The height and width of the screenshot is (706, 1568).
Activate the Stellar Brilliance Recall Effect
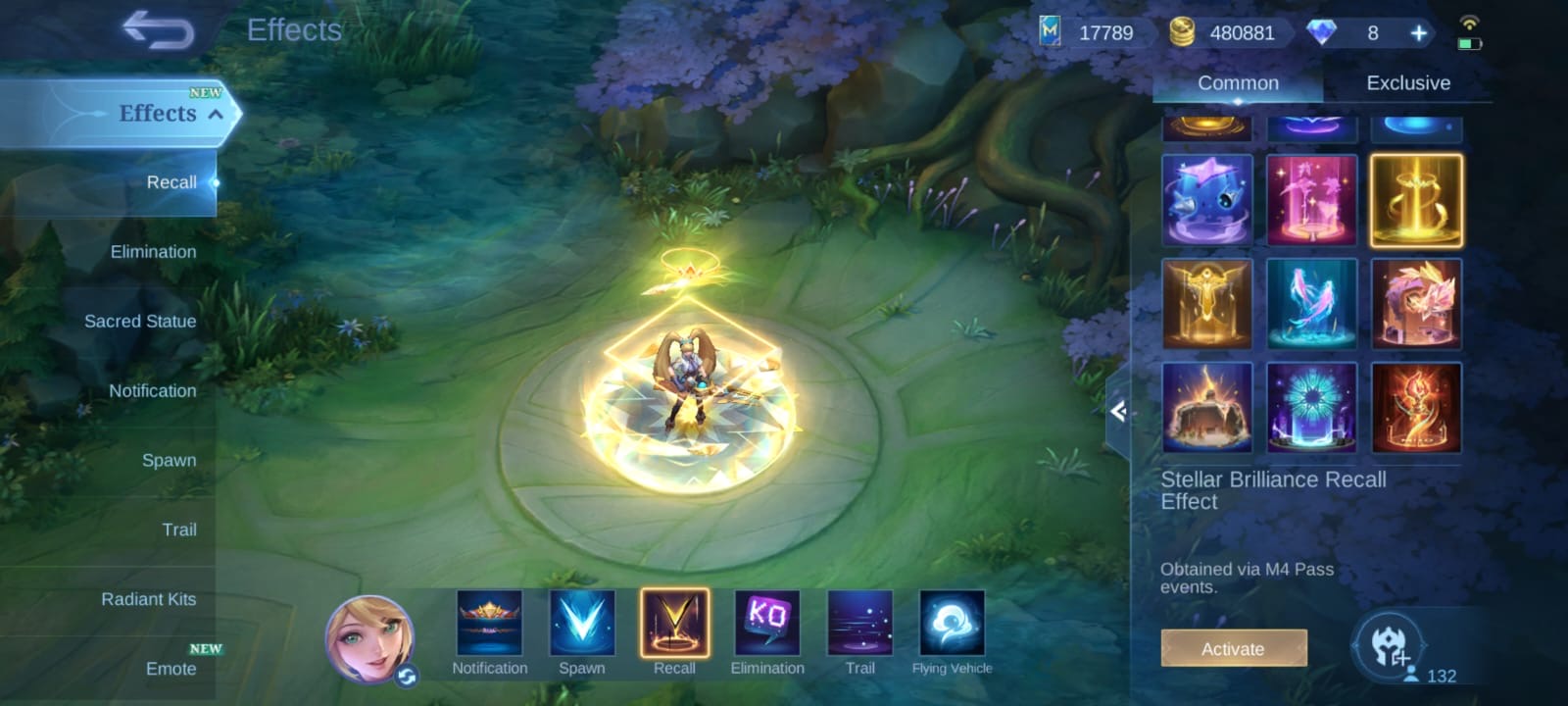coord(1233,648)
